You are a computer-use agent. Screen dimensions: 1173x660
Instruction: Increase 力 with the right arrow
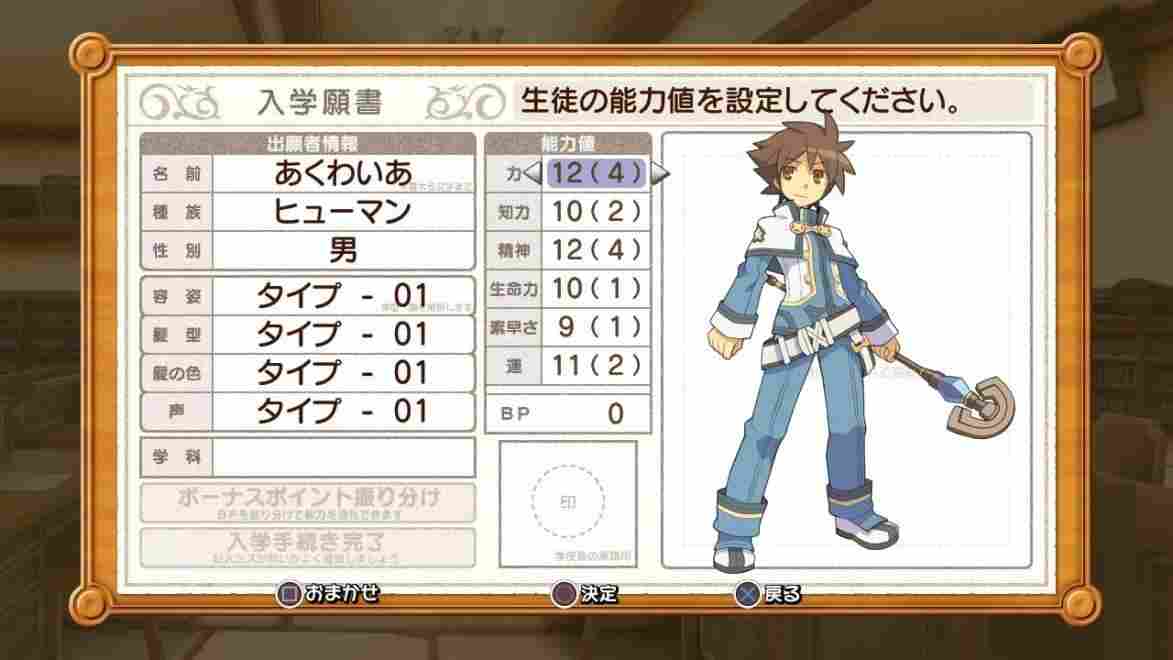click(660, 173)
